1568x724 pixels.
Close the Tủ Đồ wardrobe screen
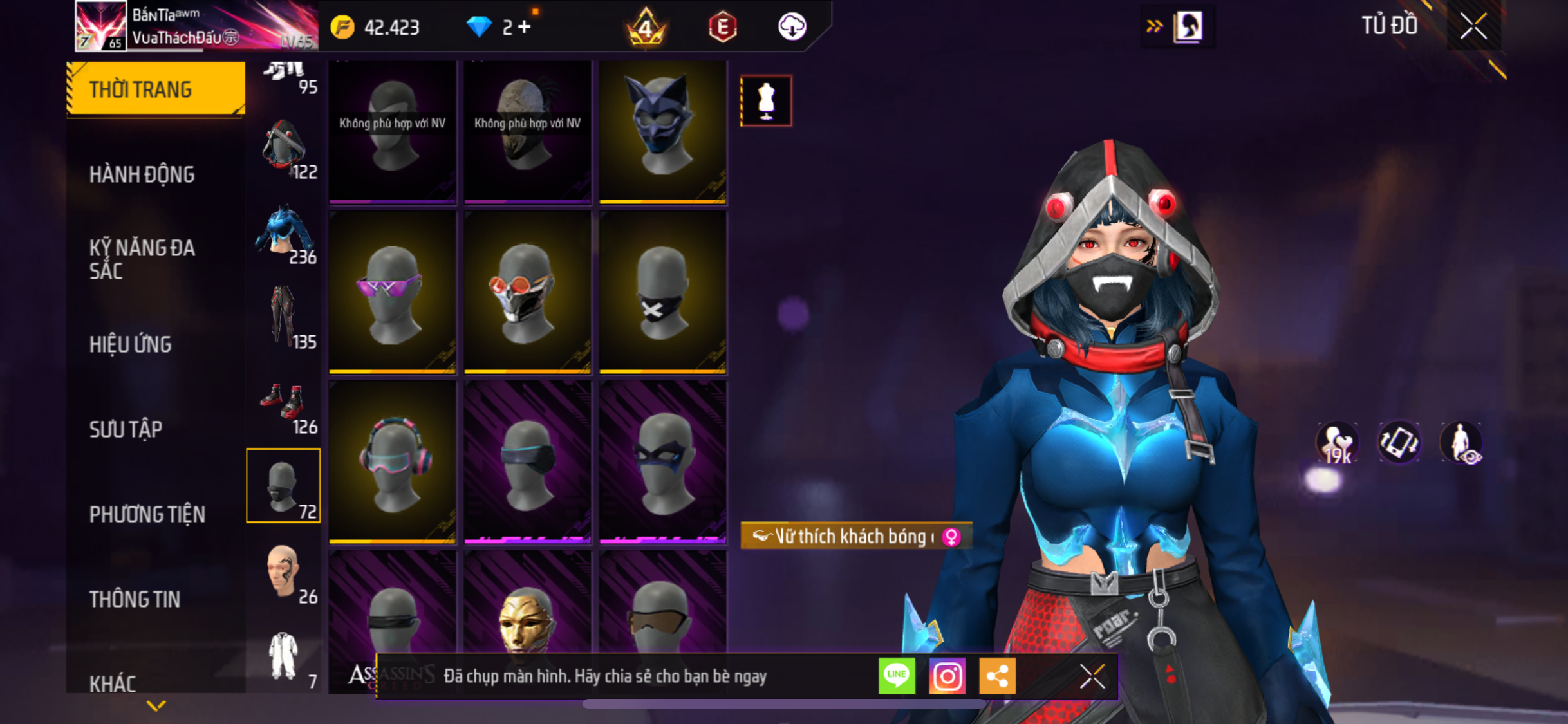pos(1473,26)
